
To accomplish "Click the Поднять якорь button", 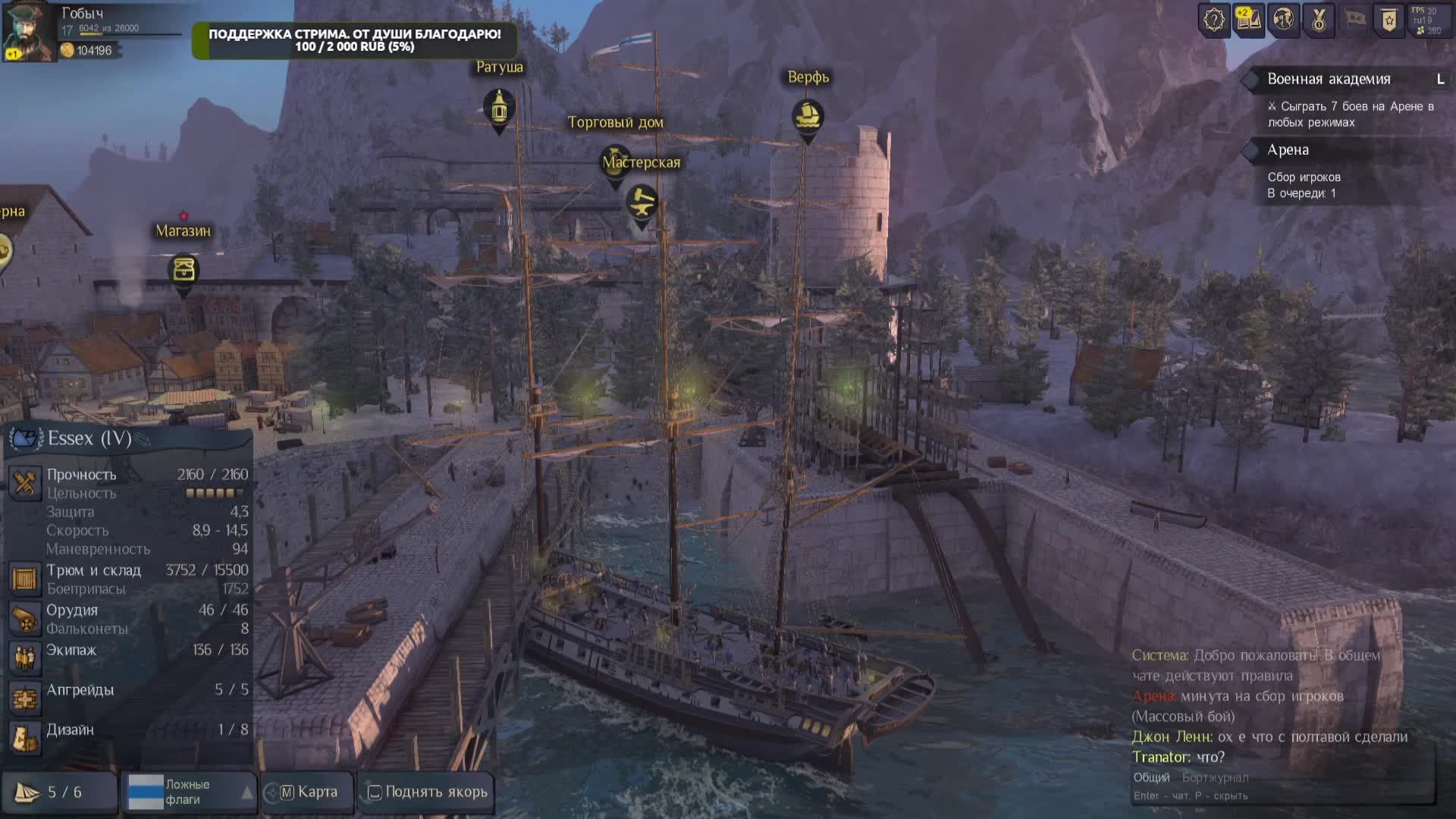I will point(428,792).
